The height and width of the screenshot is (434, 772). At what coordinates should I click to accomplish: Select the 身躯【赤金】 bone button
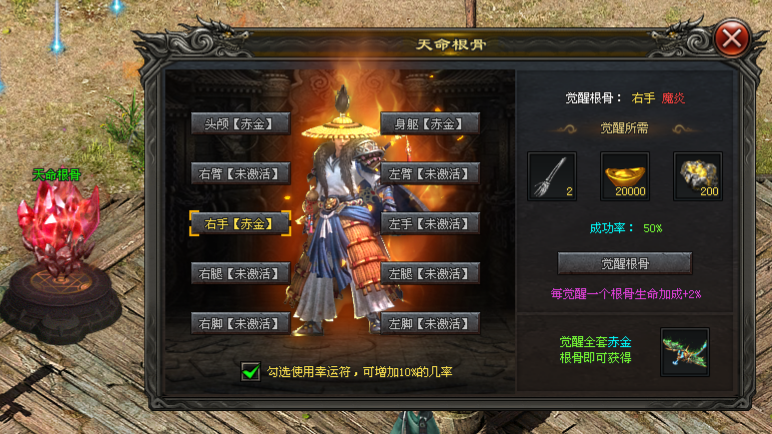tap(430, 123)
